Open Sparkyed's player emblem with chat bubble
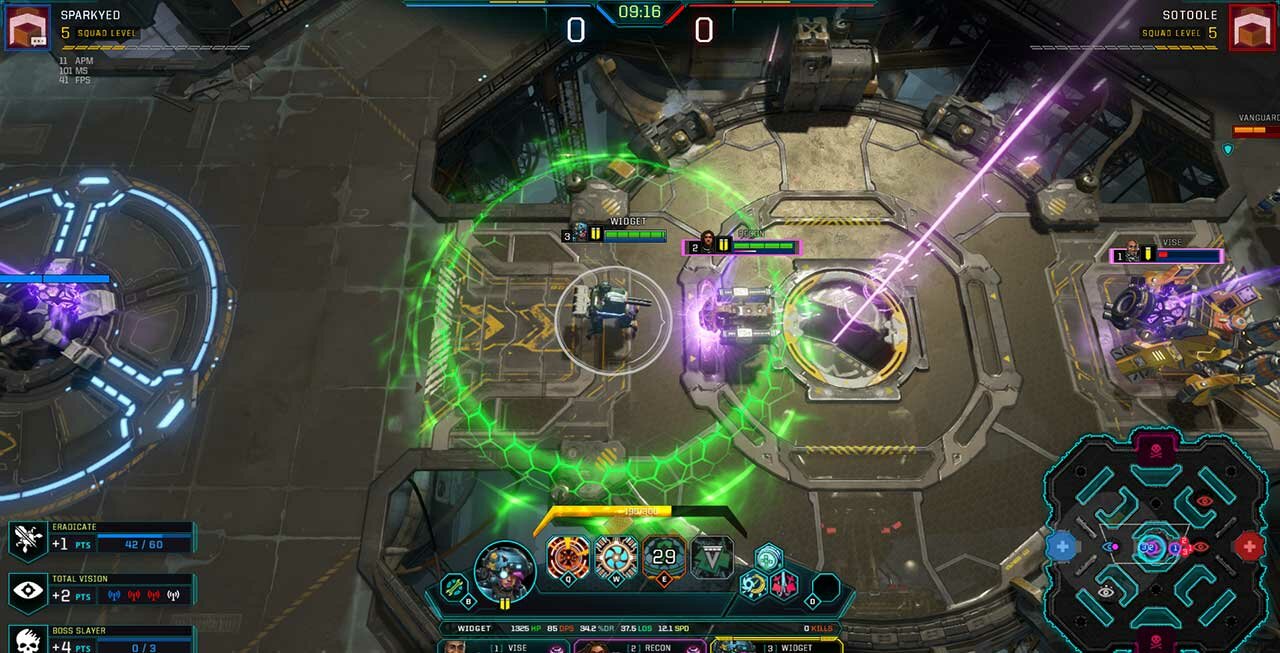1280x653 pixels. click(x=27, y=27)
